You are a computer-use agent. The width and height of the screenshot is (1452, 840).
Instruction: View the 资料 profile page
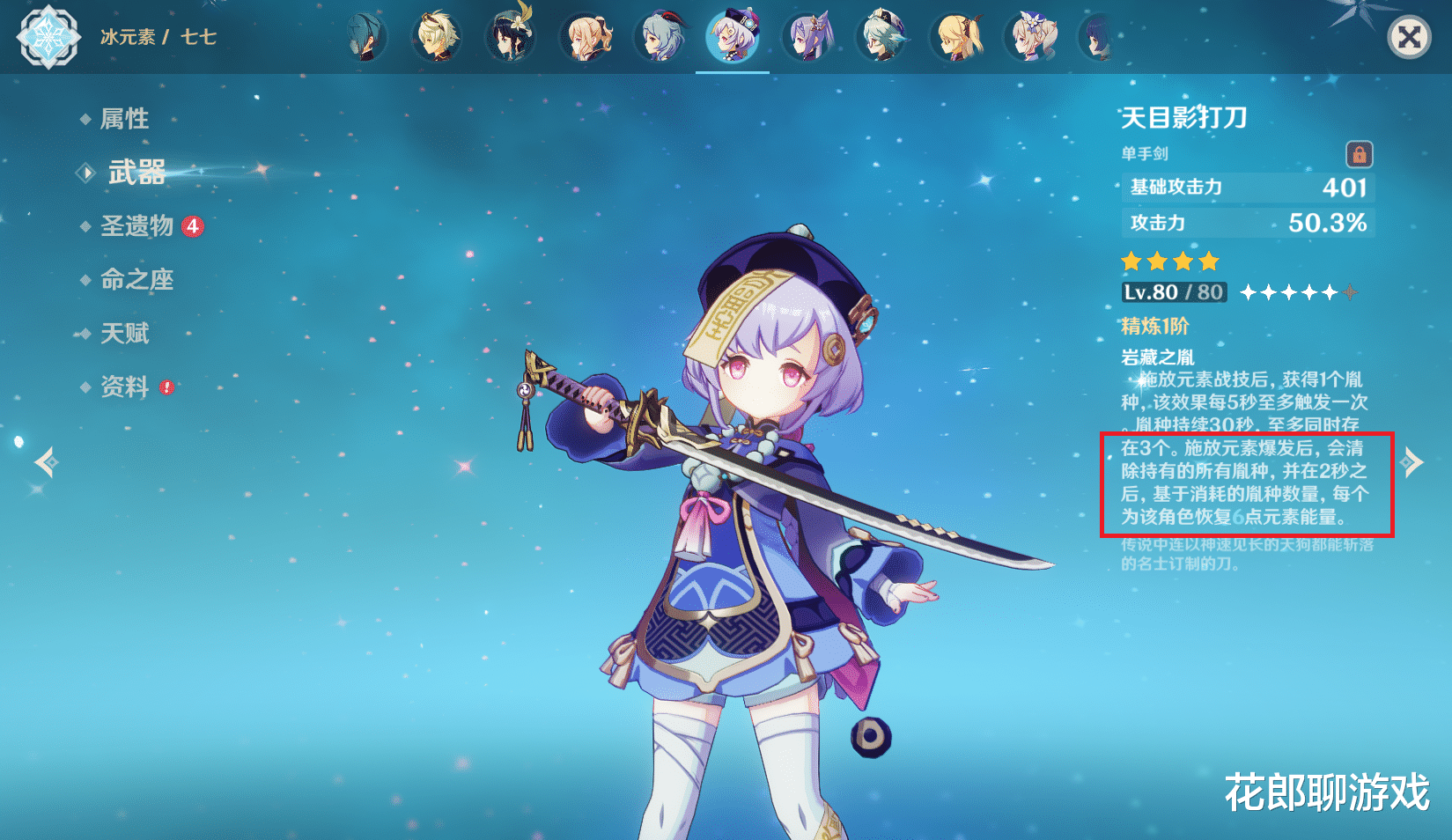point(124,387)
